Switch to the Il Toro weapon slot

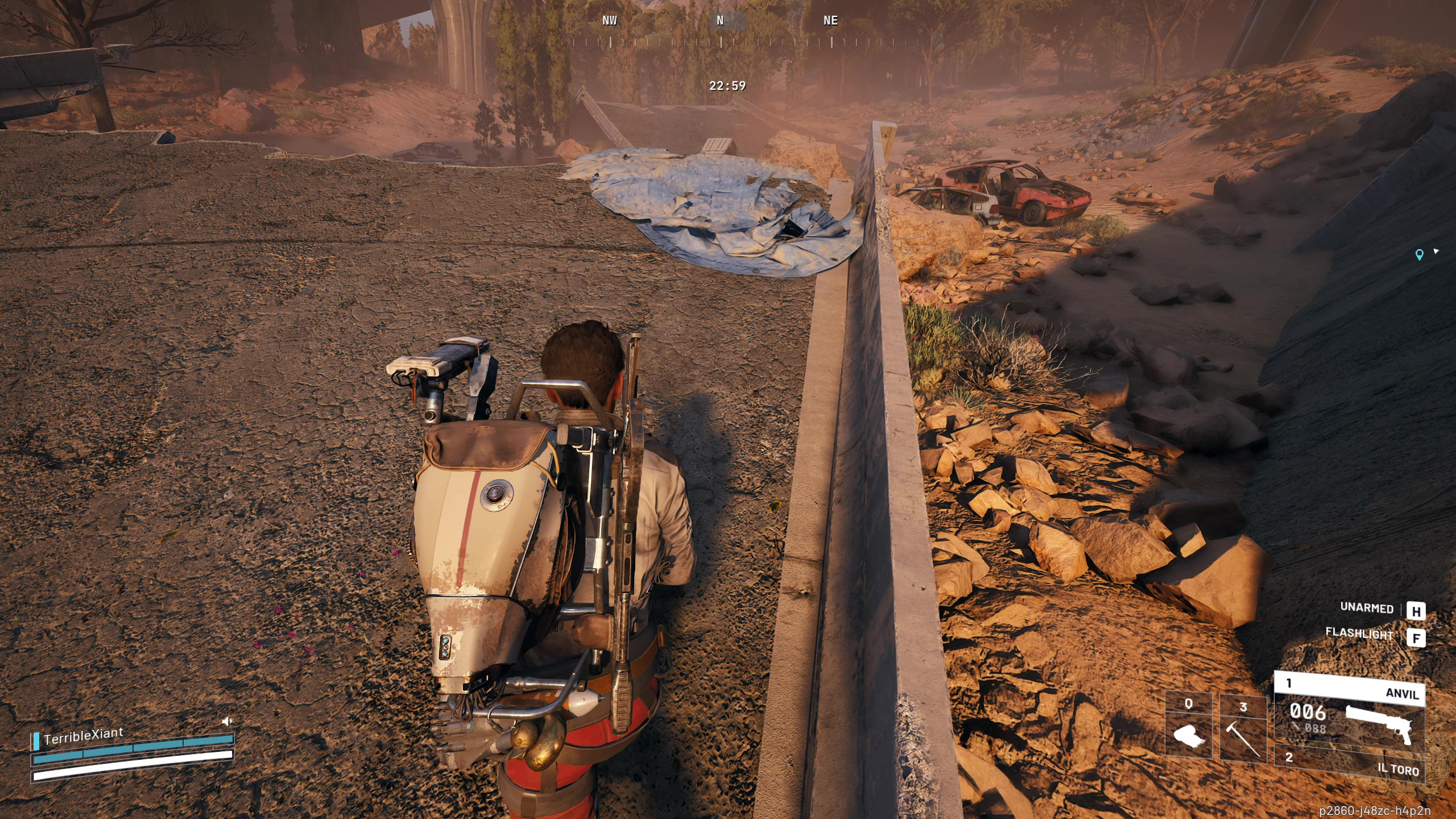1349,763
